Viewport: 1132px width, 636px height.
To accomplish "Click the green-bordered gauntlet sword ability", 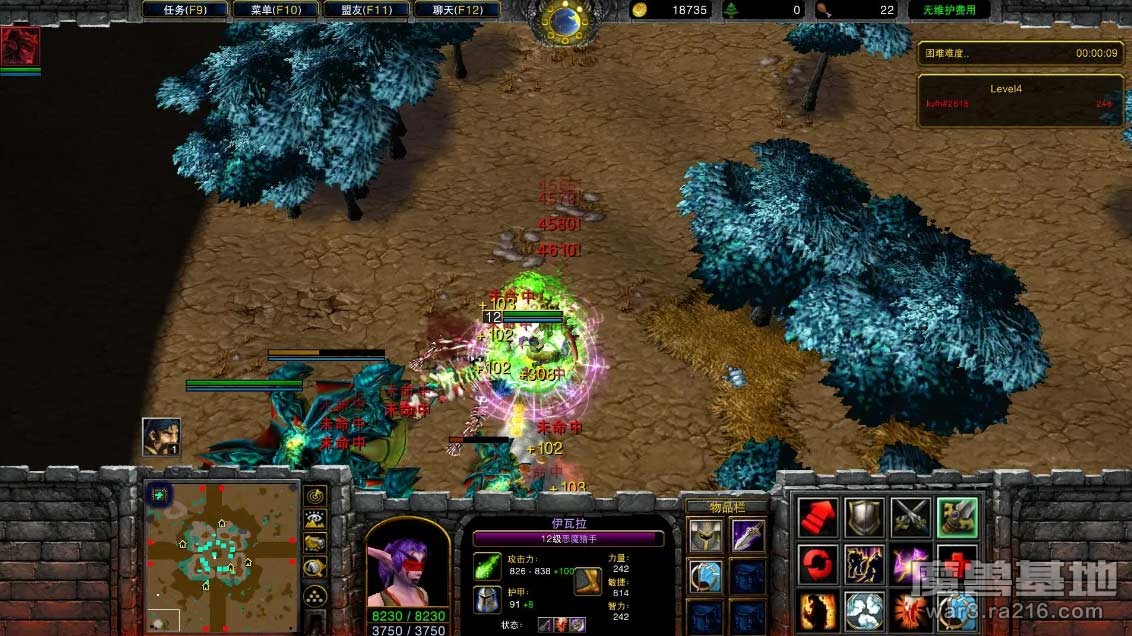I will 957,518.
